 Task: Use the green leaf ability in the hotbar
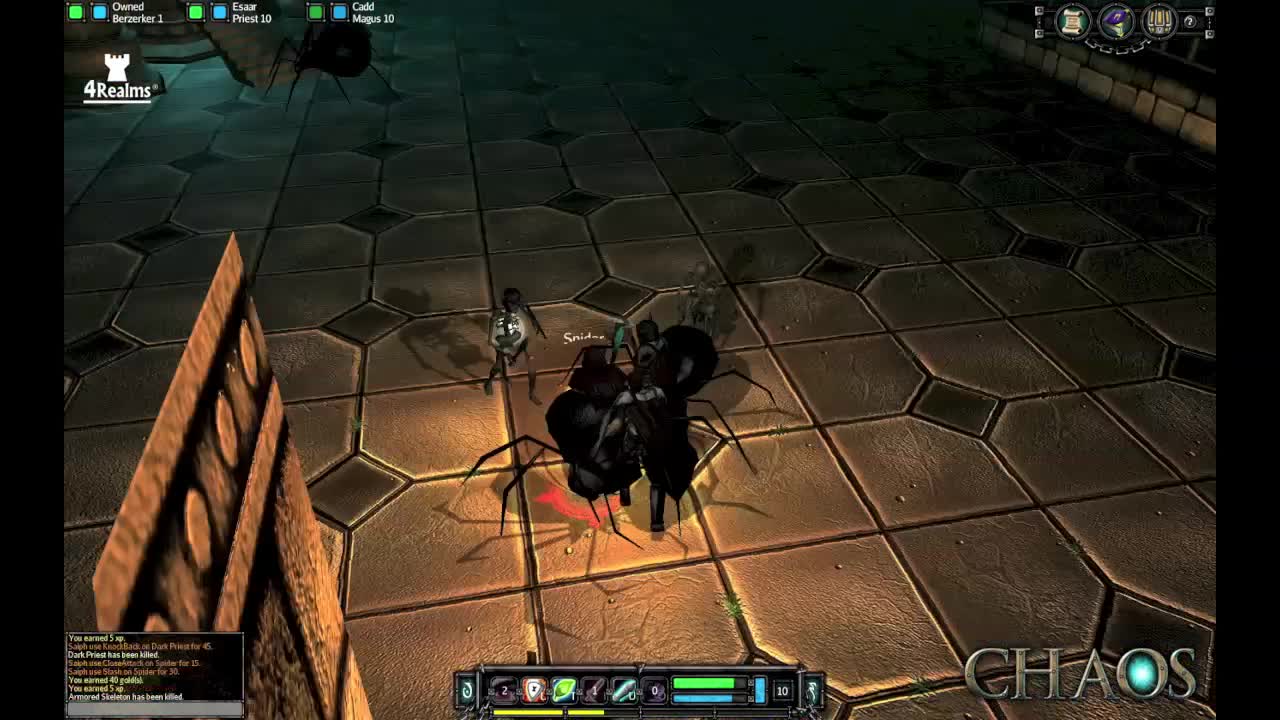(562, 690)
